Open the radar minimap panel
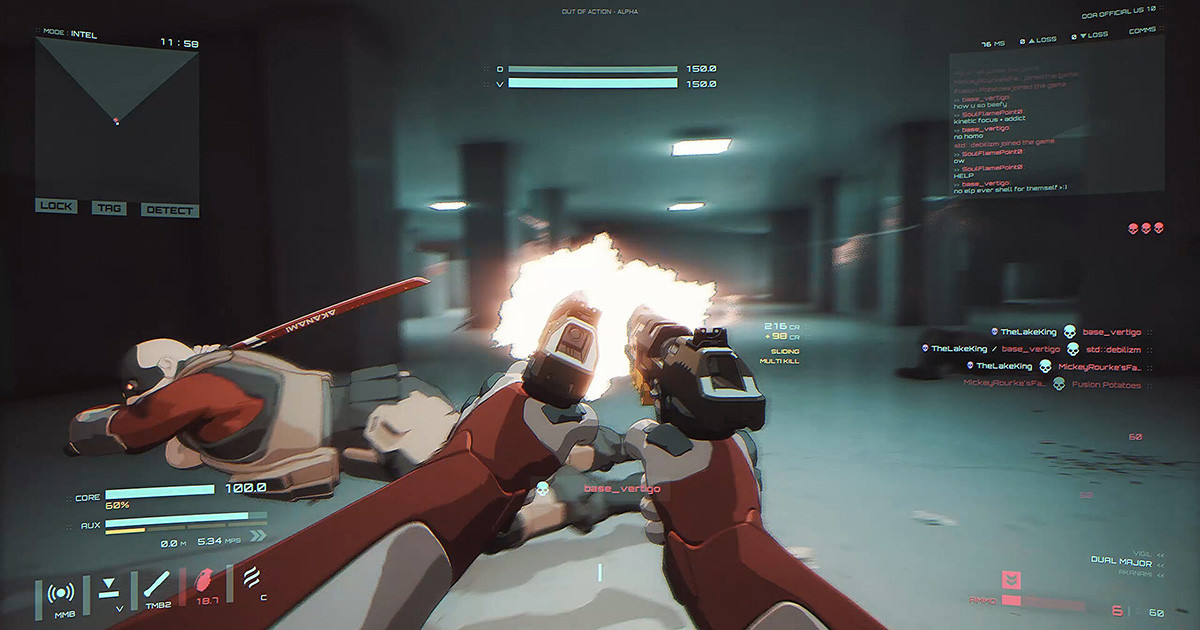The width and height of the screenshot is (1200, 630). click(x=117, y=115)
